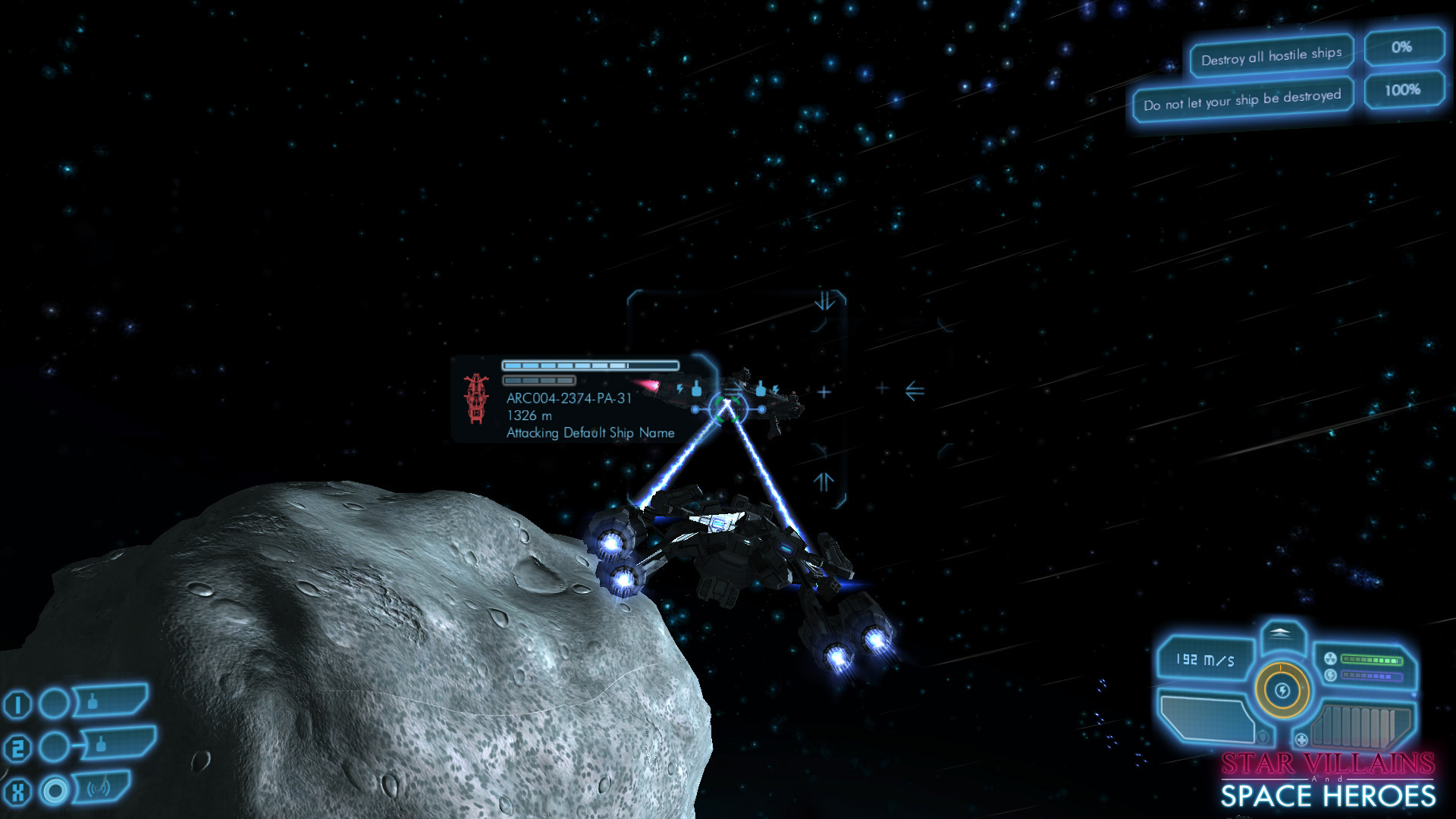Click the red enemy ship target icon
This screenshot has height=819, width=1456.
476,397
